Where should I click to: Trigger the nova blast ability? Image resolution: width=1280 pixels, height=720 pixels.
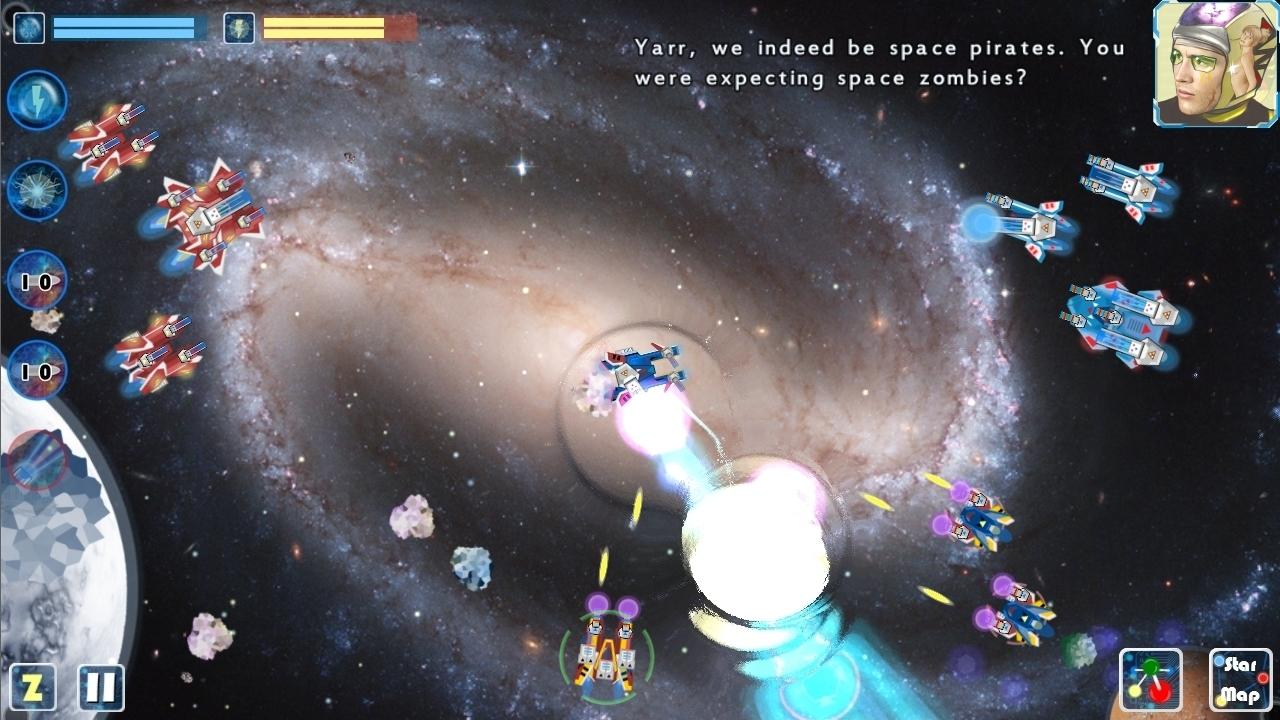click(x=37, y=189)
